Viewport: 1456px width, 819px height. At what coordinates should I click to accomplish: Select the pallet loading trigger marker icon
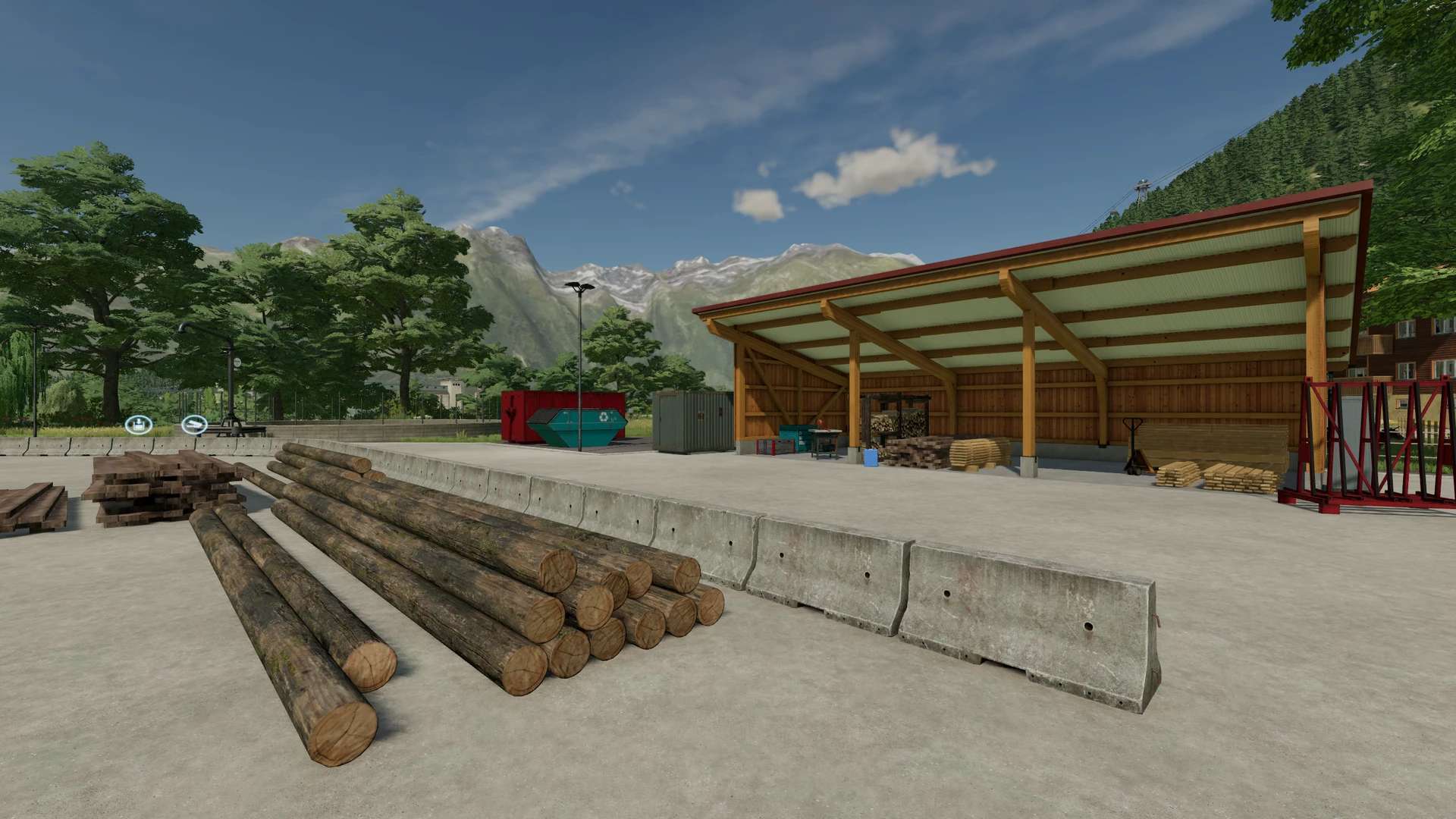pyautogui.click(x=139, y=425)
